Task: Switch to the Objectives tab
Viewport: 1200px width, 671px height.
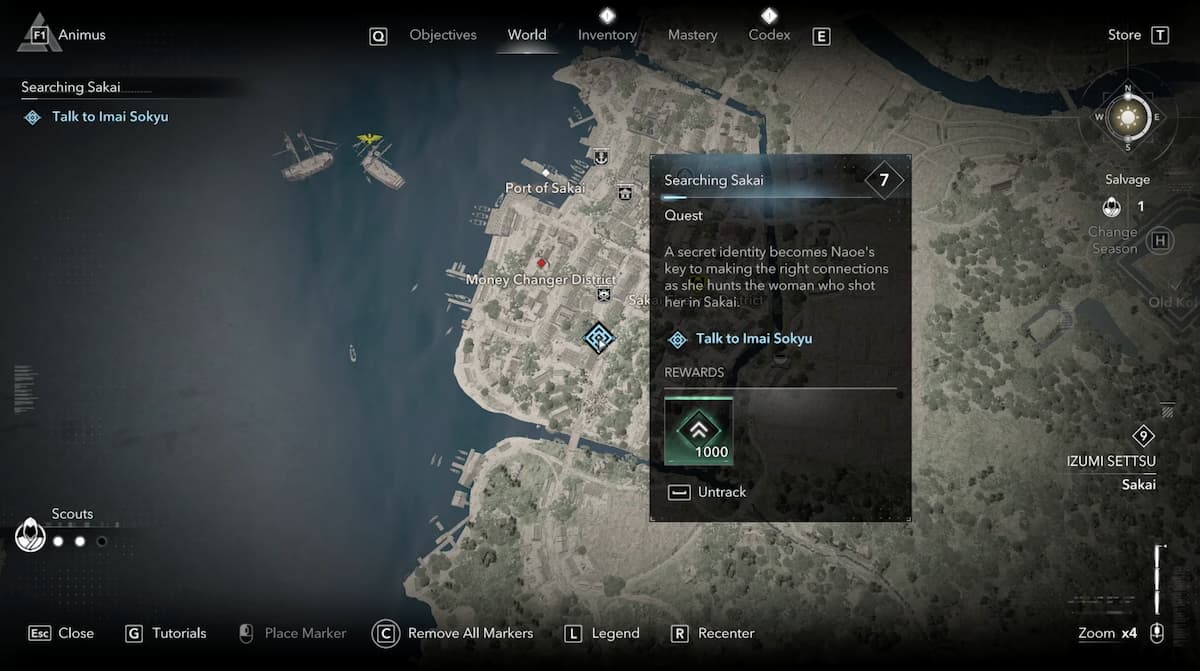Action: click(x=442, y=35)
